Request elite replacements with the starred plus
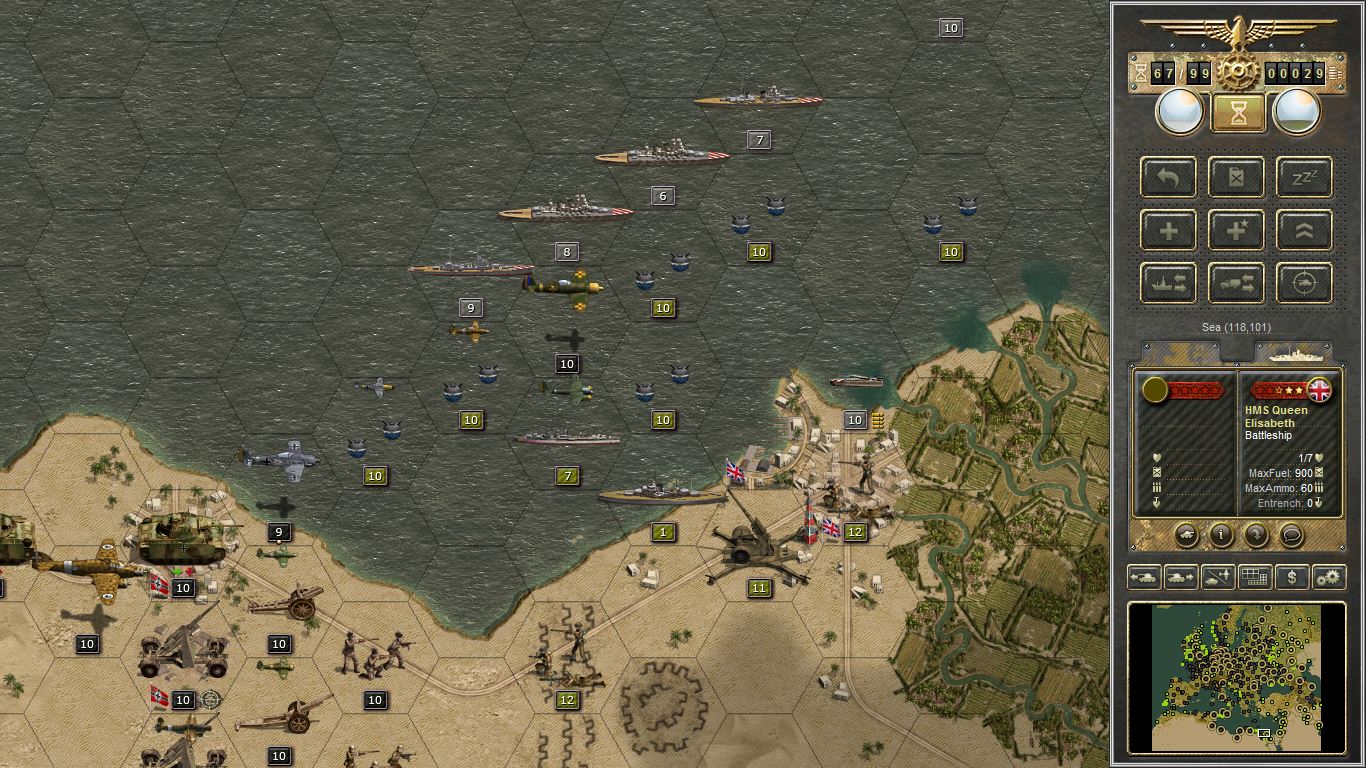Screen dimensions: 1366x768 click(x=1236, y=230)
